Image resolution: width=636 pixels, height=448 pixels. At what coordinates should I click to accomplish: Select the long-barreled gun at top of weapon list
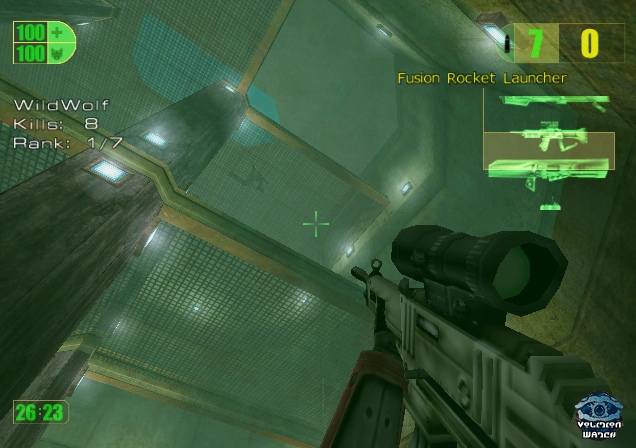[545, 101]
